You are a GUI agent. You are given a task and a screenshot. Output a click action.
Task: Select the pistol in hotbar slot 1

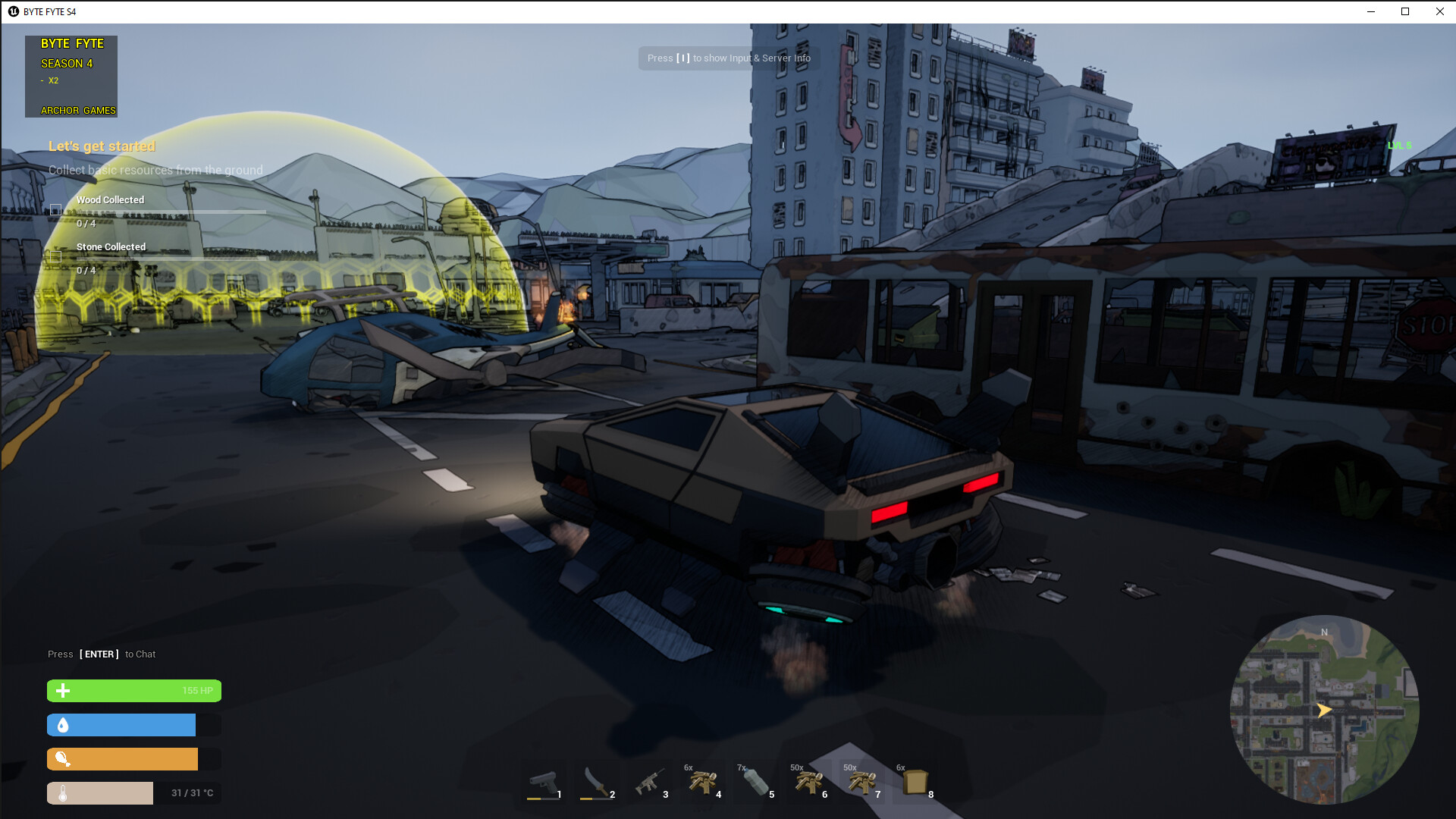[x=544, y=783]
